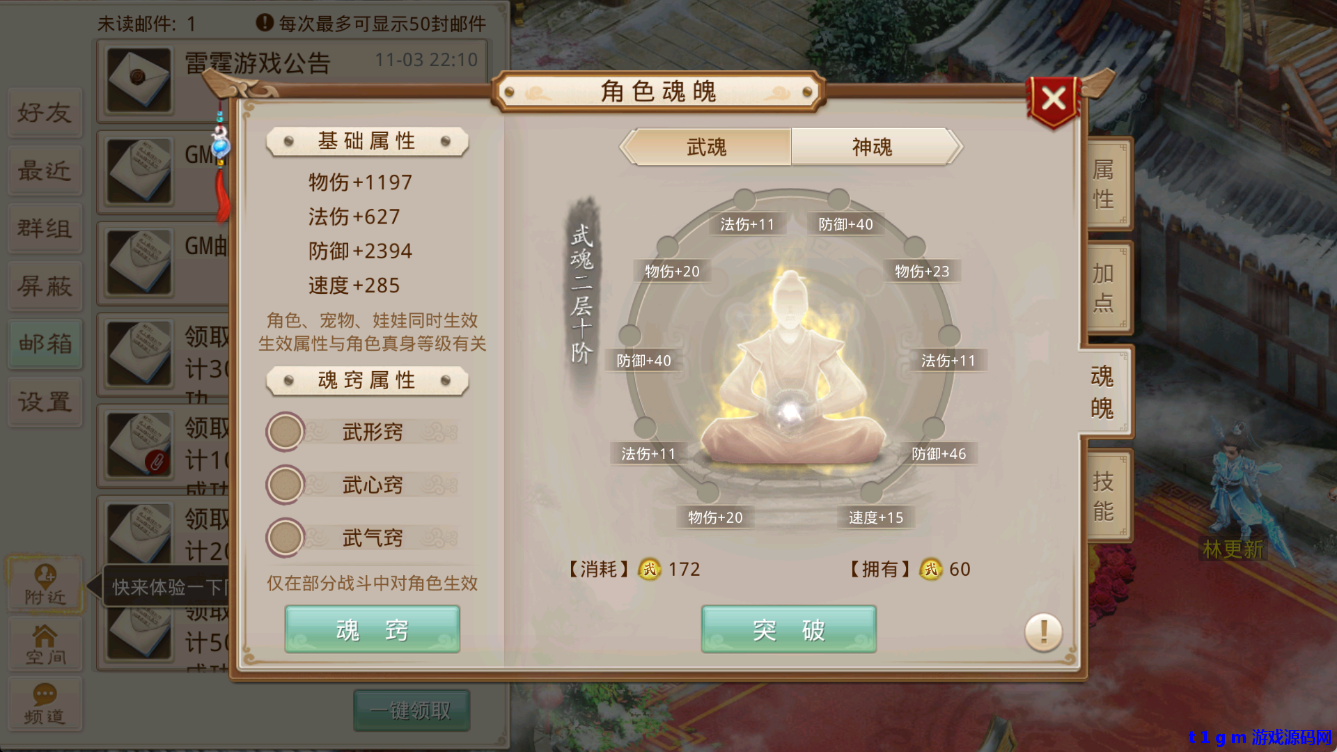Open the 频道 (channel) icon
The height and width of the screenshot is (752, 1337).
(x=44, y=703)
